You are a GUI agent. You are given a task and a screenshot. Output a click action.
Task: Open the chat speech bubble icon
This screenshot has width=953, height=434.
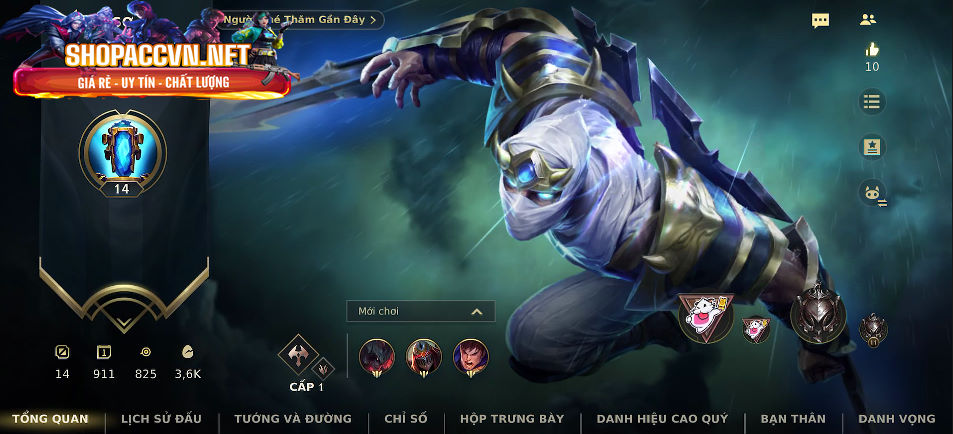point(820,20)
